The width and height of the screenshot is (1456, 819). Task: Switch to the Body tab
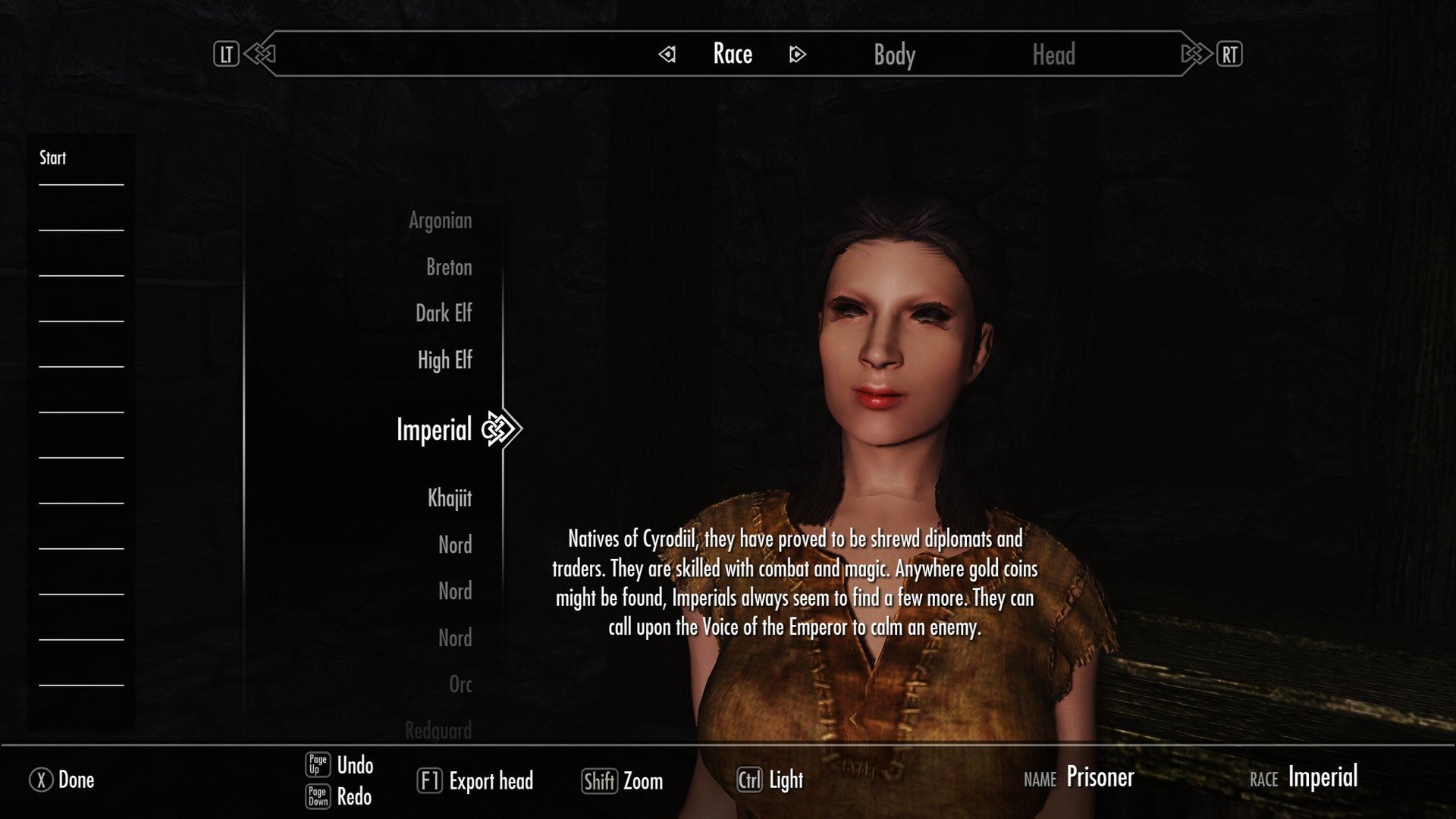point(893,55)
